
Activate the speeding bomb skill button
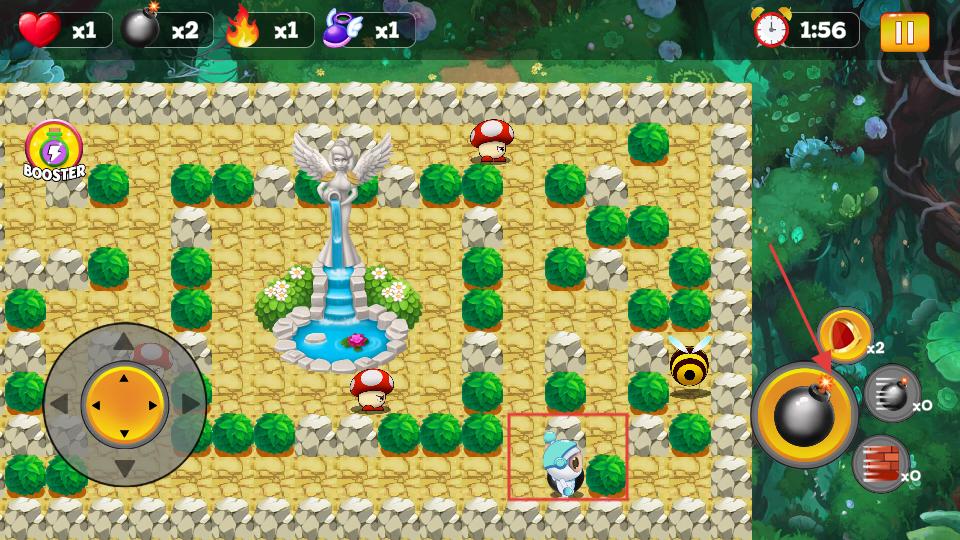point(890,393)
